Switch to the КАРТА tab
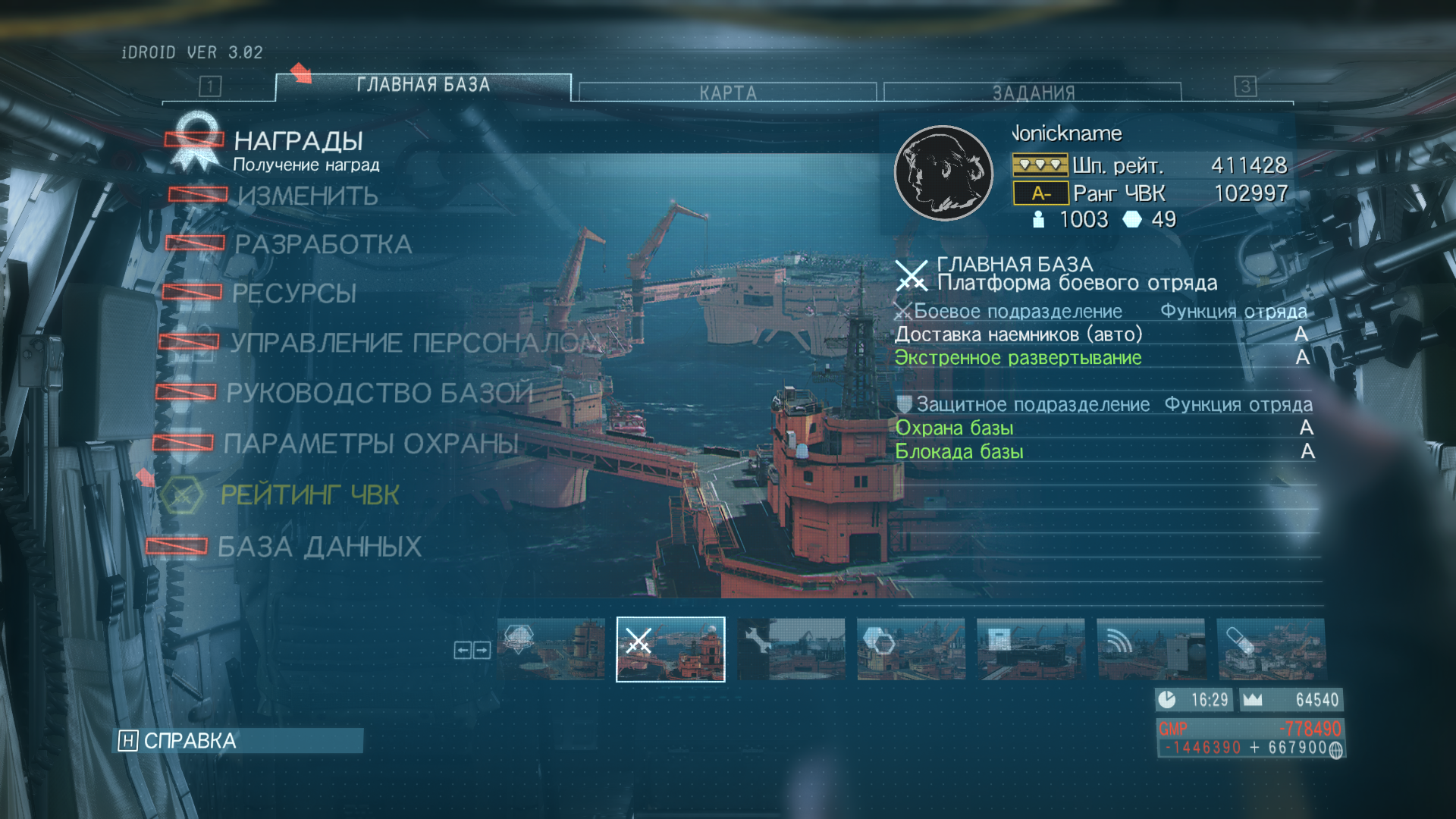 point(727,93)
